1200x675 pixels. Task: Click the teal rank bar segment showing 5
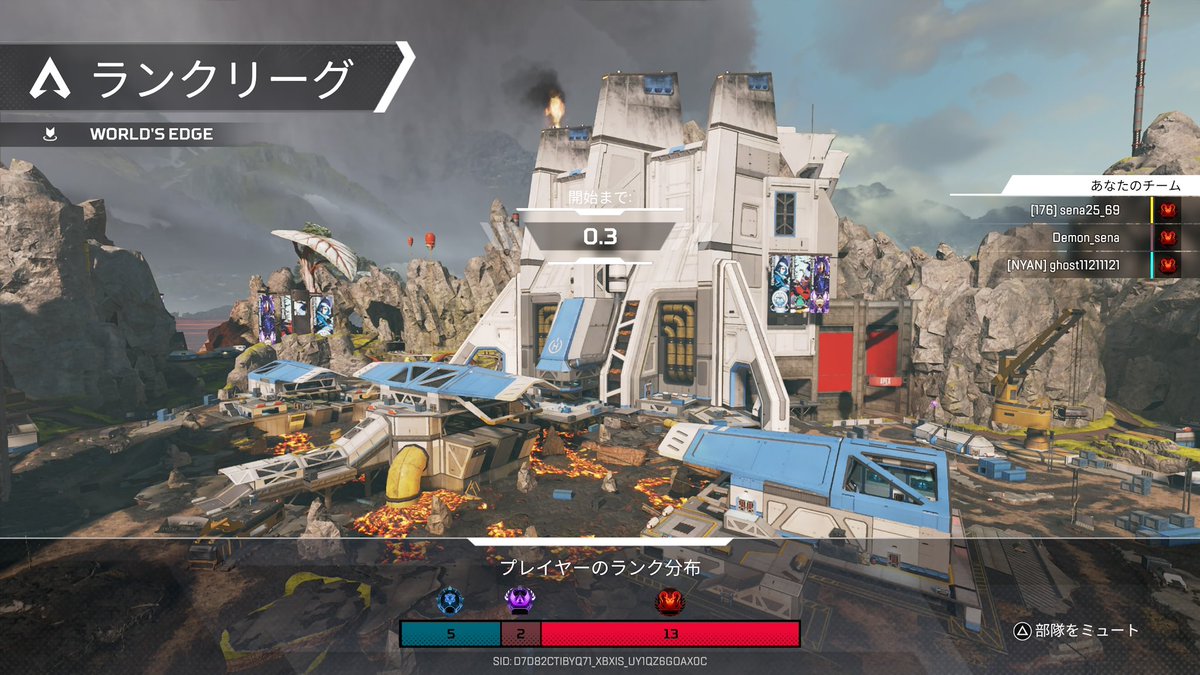pyautogui.click(x=450, y=634)
